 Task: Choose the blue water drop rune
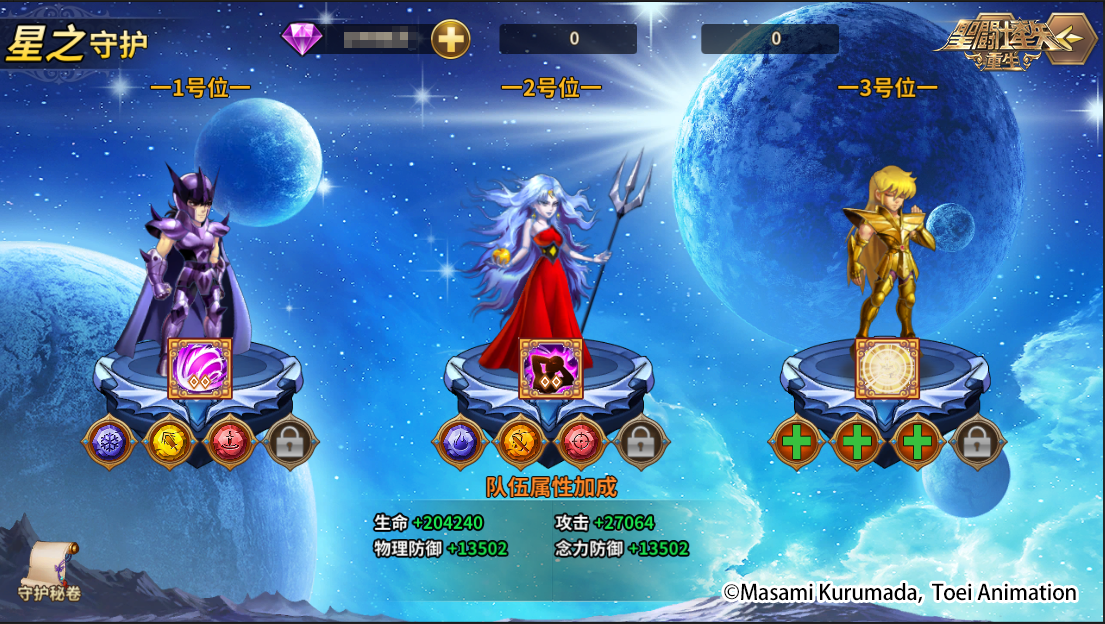point(461,442)
